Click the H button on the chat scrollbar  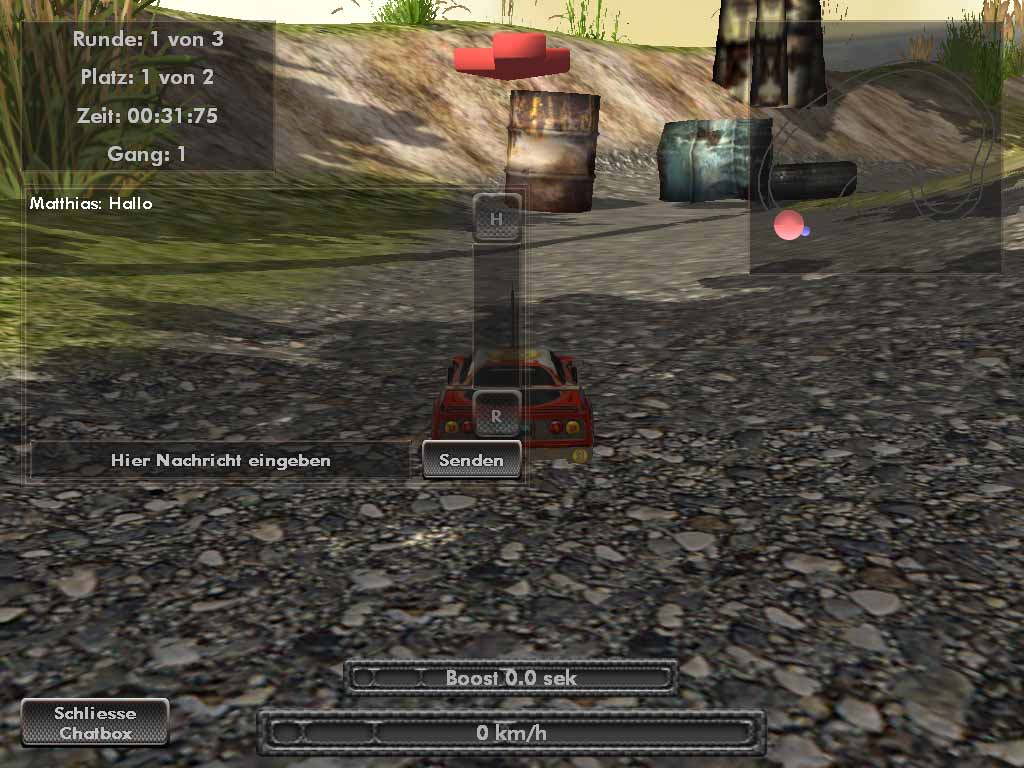click(x=497, y=217)
